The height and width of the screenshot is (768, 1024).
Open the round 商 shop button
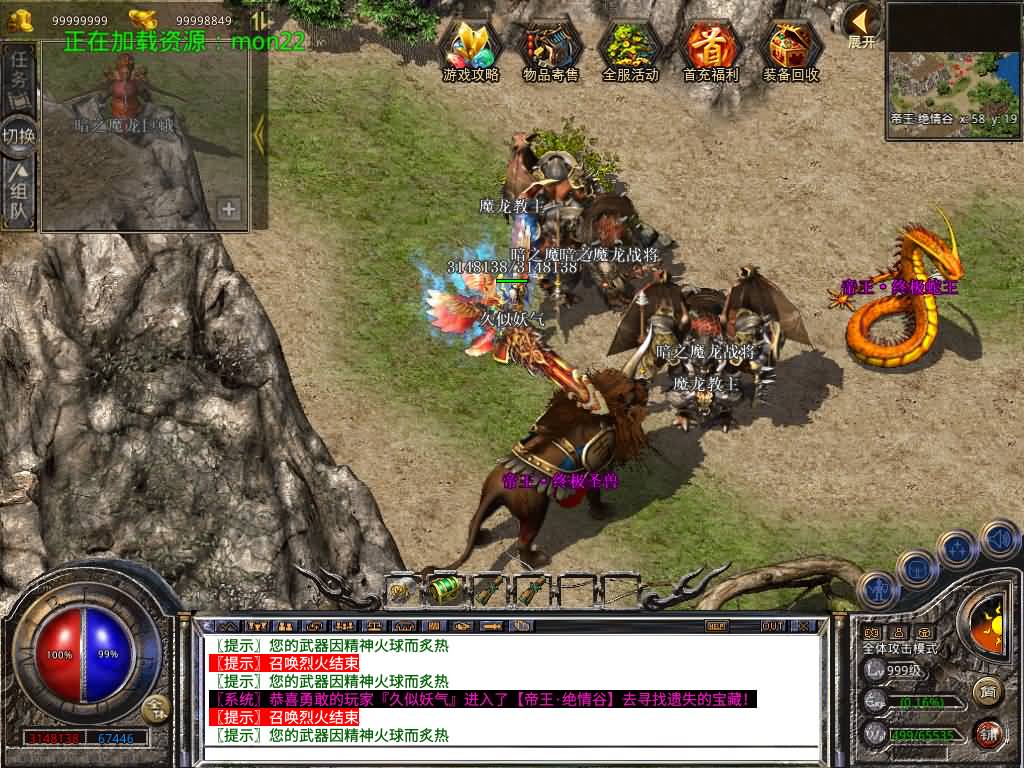[988, 690]
